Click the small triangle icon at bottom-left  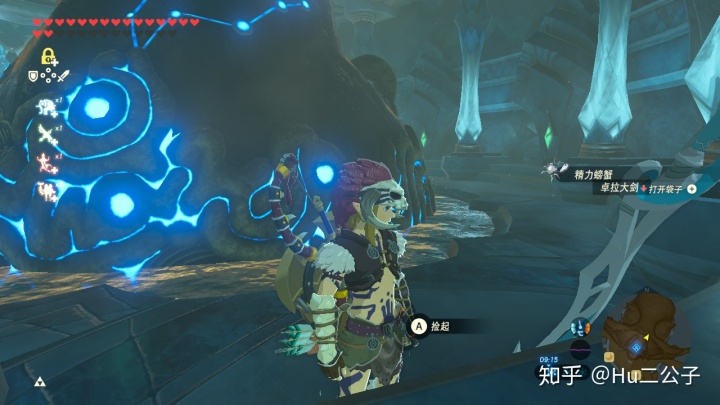[41, 382]
